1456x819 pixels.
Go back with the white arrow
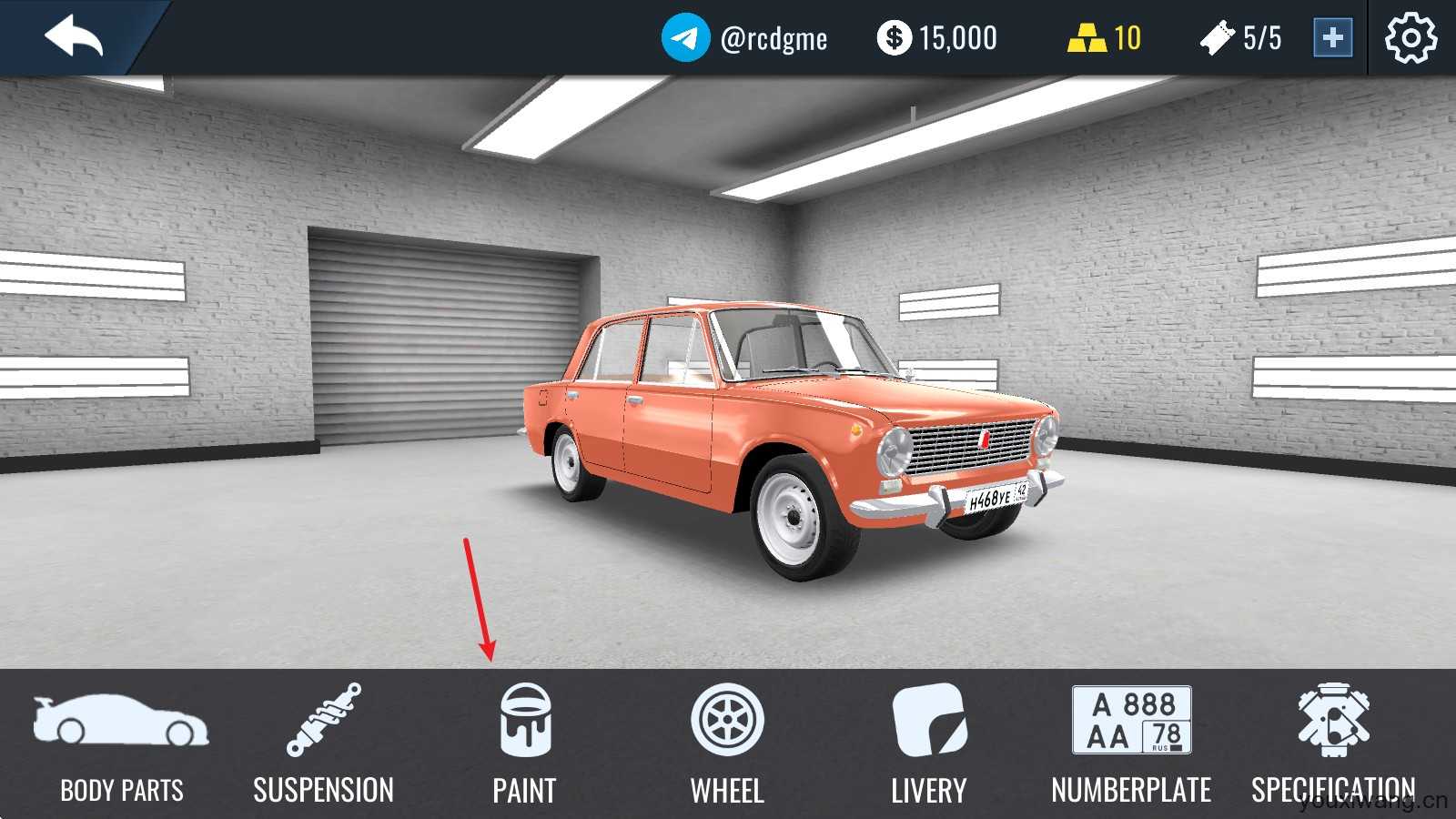[74, 38]
